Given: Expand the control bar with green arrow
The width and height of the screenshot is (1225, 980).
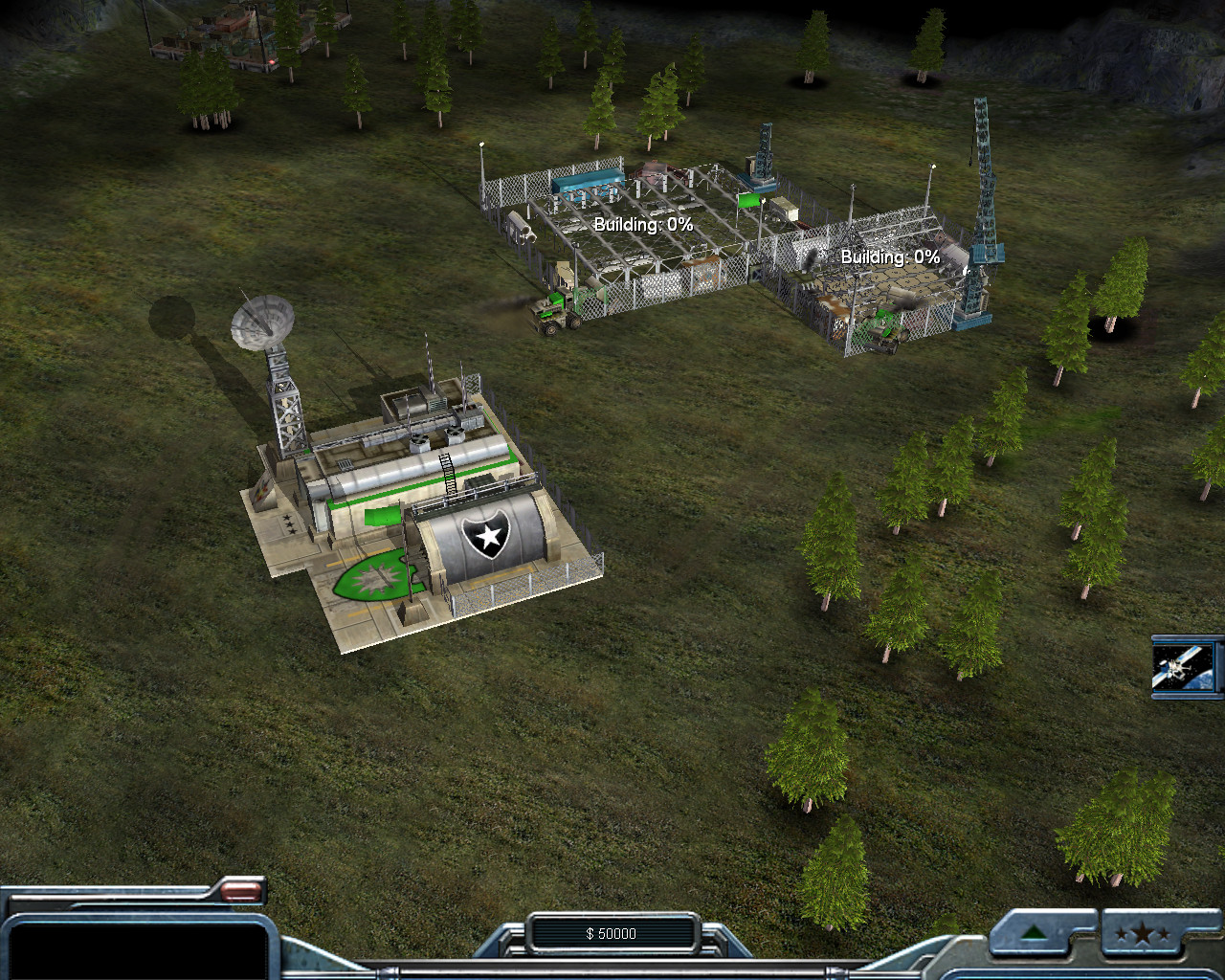Looking at the screenshot, I should 1035,933.
